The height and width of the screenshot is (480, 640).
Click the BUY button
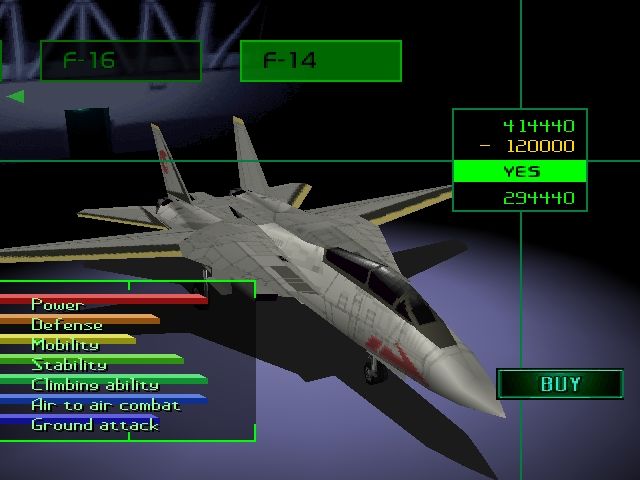[559, 384]
